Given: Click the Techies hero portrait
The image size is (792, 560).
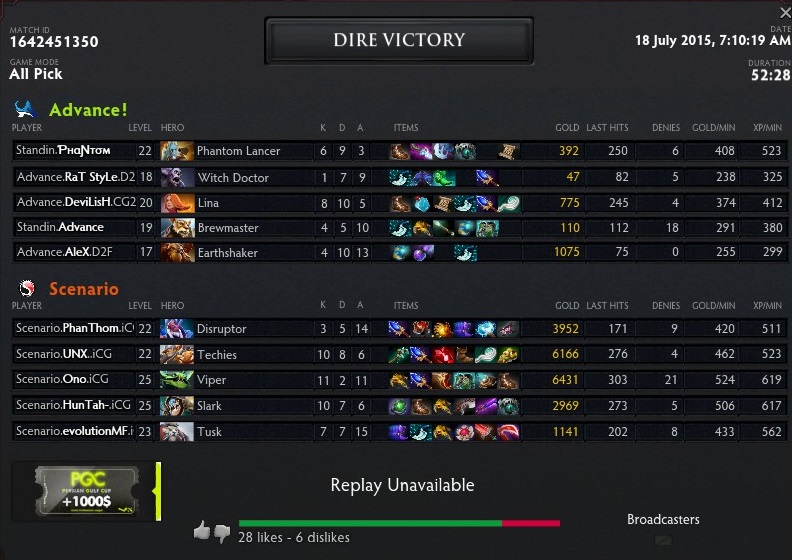Looking at the screenshot, I should [x=177, y=355].
